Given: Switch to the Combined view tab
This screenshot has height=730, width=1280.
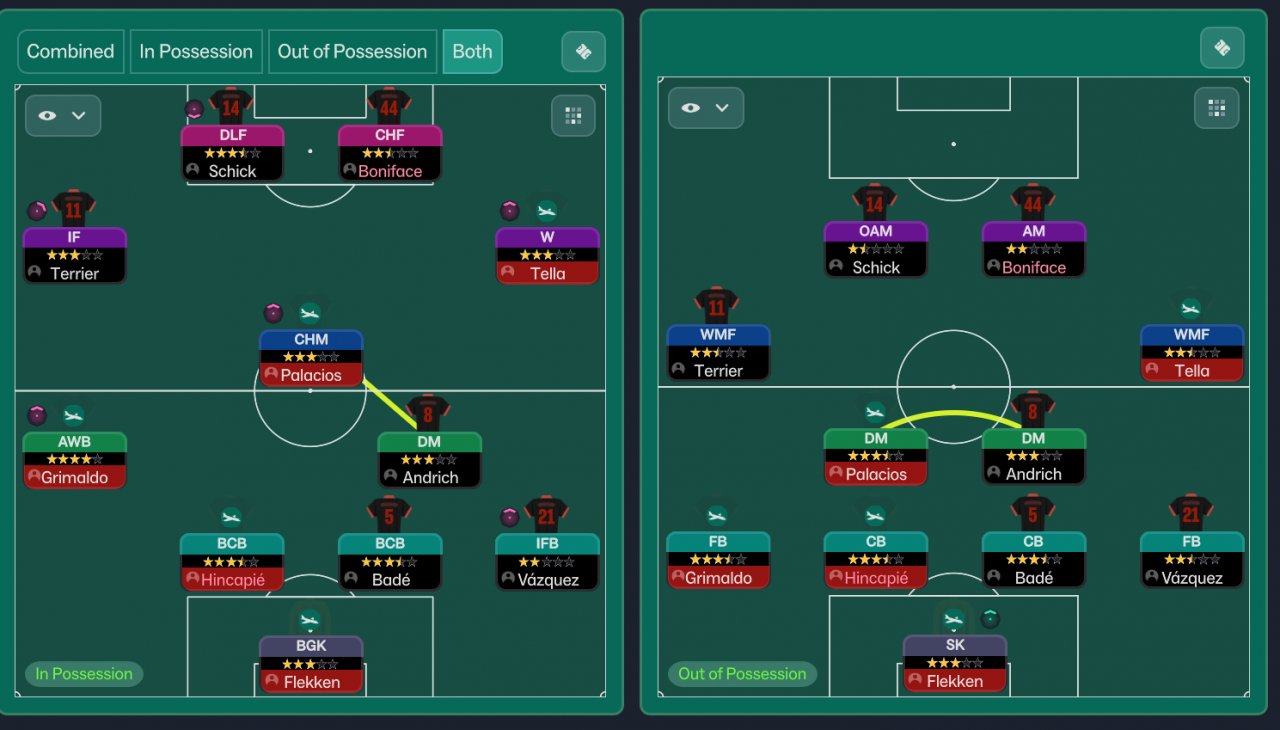Looking at the screenshot, I should point(70,52).
